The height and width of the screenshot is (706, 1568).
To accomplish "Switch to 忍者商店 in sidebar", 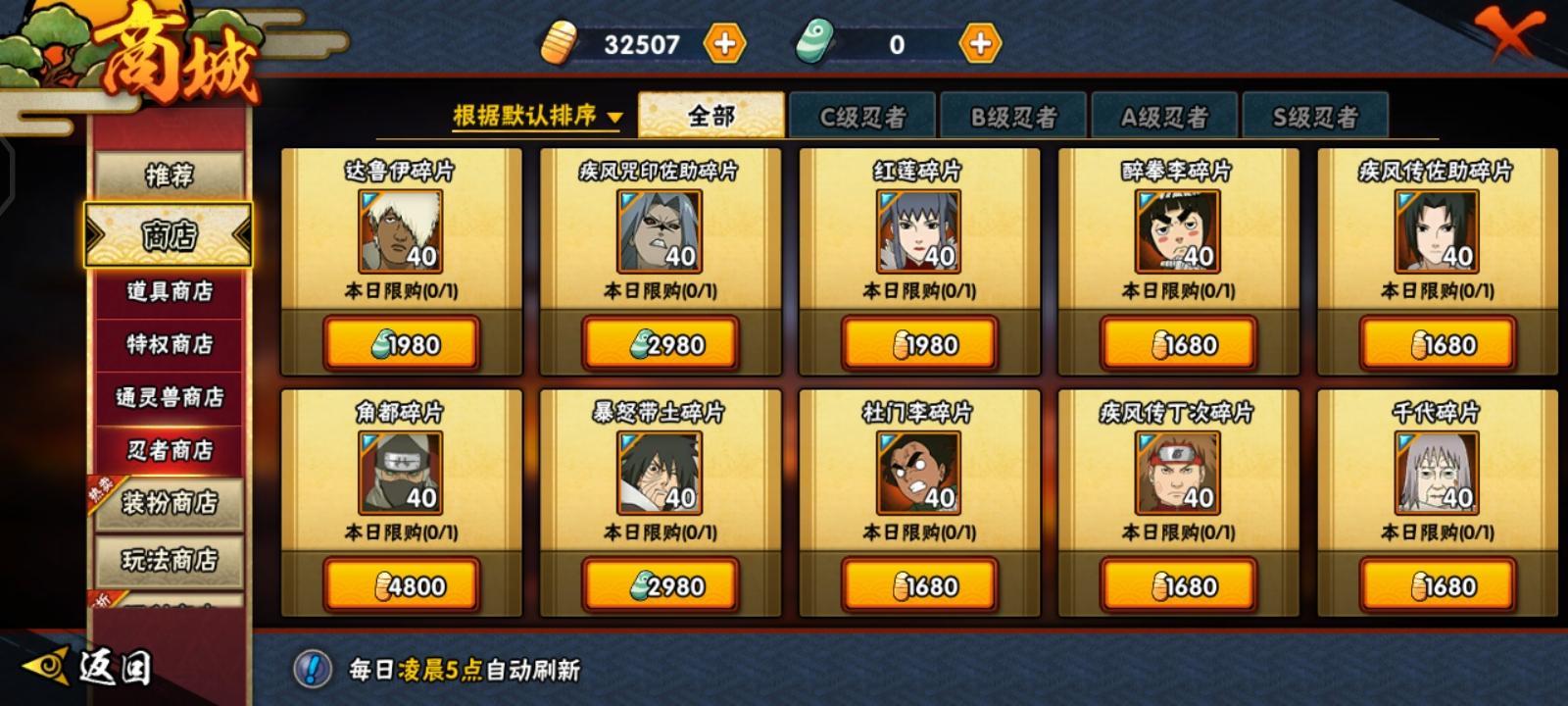I will tap(169, 453).
